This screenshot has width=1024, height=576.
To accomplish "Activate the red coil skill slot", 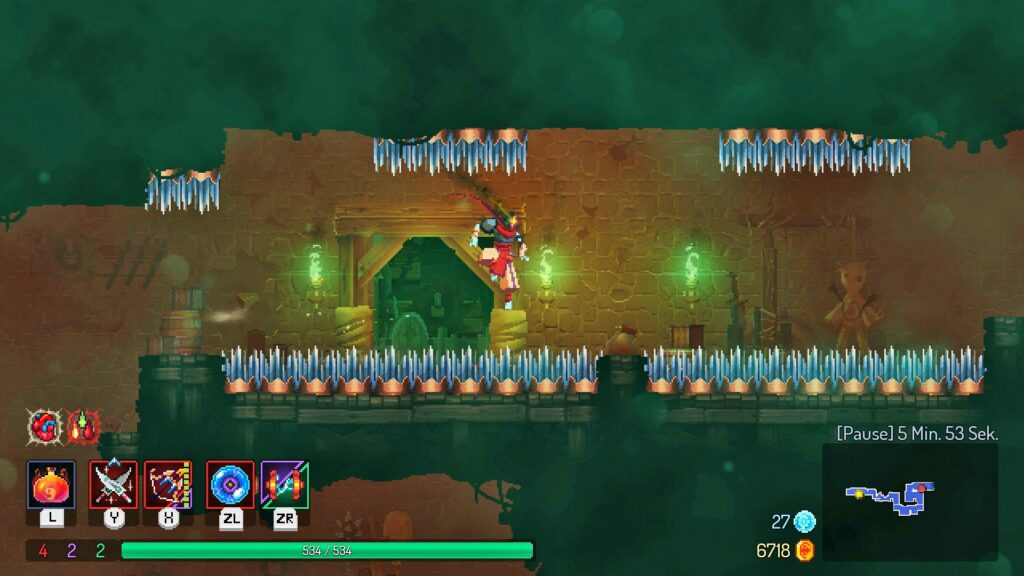I will (285, 485).
